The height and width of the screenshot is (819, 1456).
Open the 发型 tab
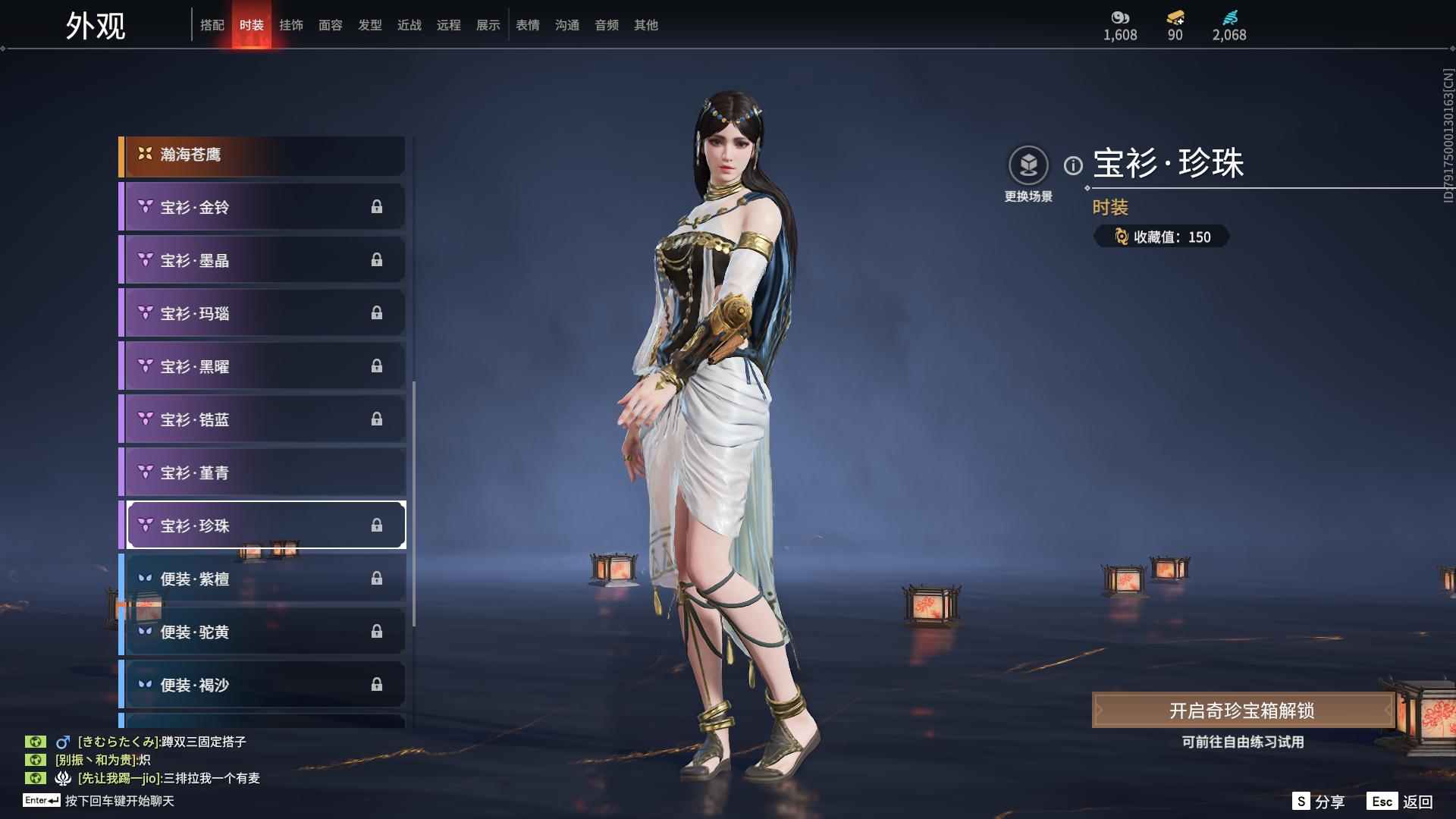click(369, 24)
